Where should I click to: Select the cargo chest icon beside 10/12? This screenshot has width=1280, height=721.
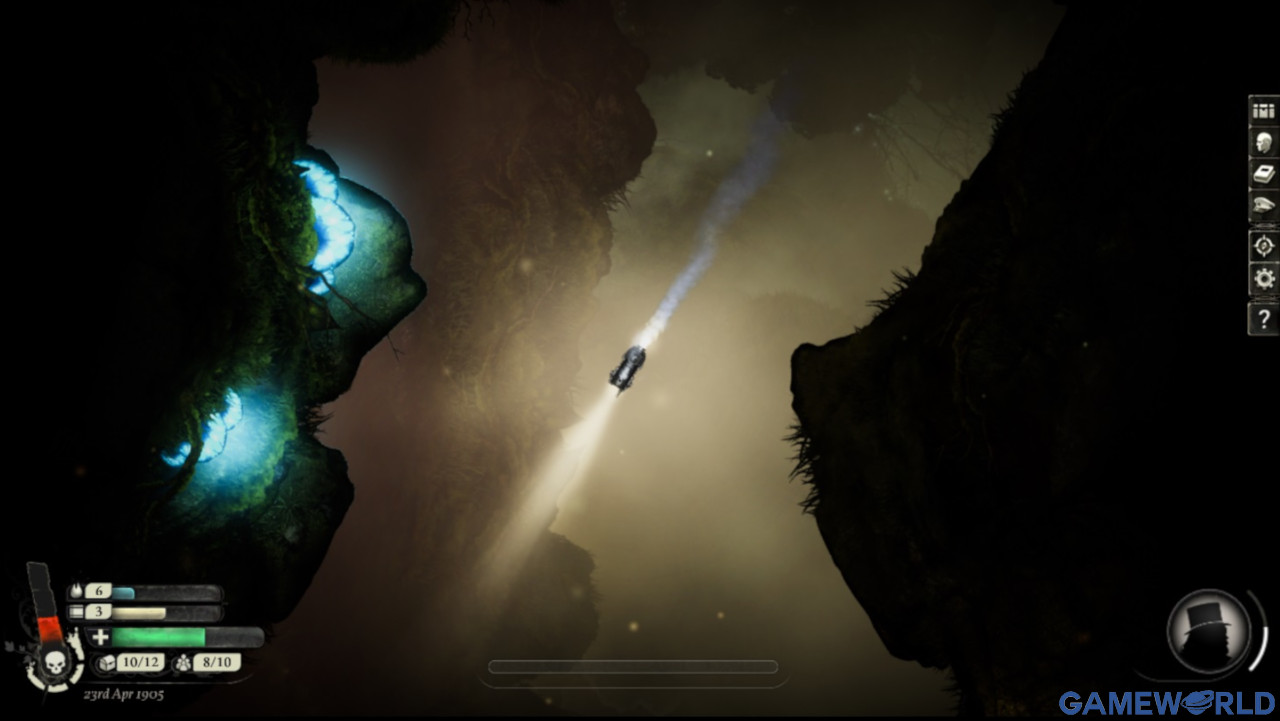tap(107, 663)
